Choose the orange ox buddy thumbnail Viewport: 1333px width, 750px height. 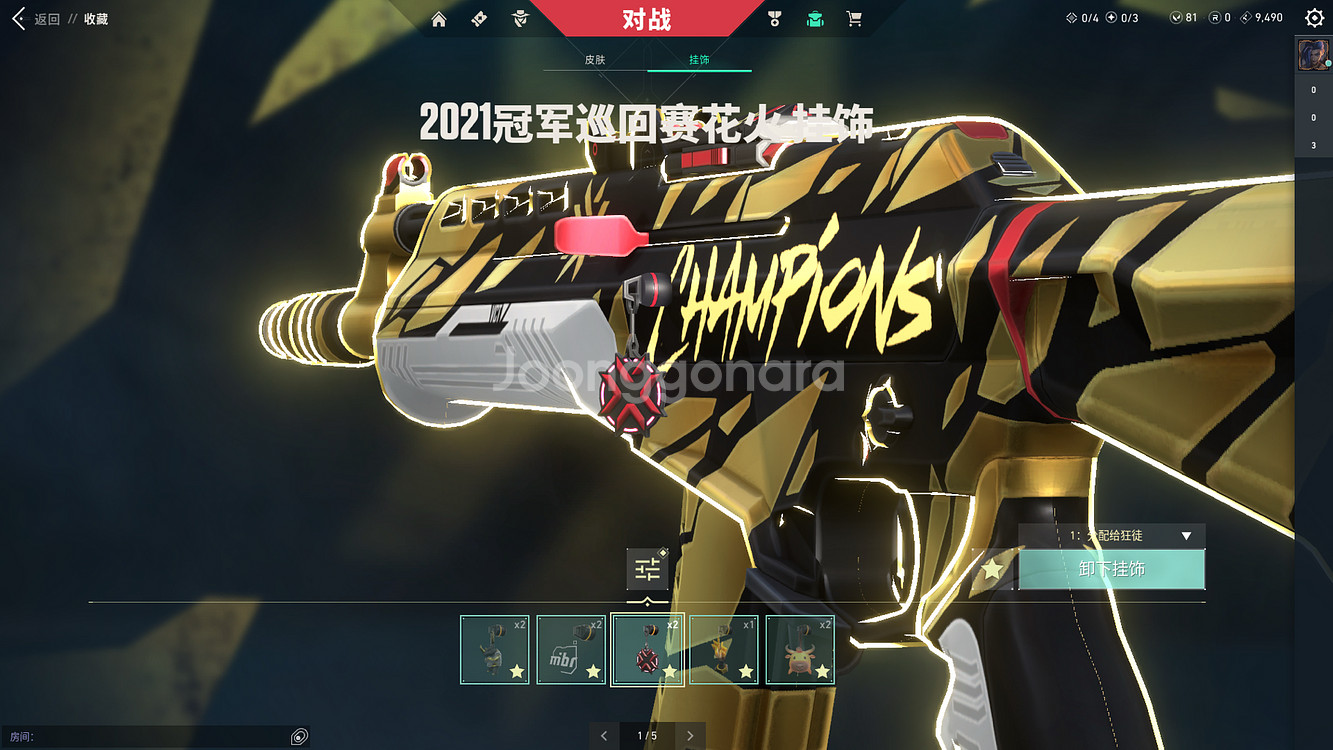800,650
